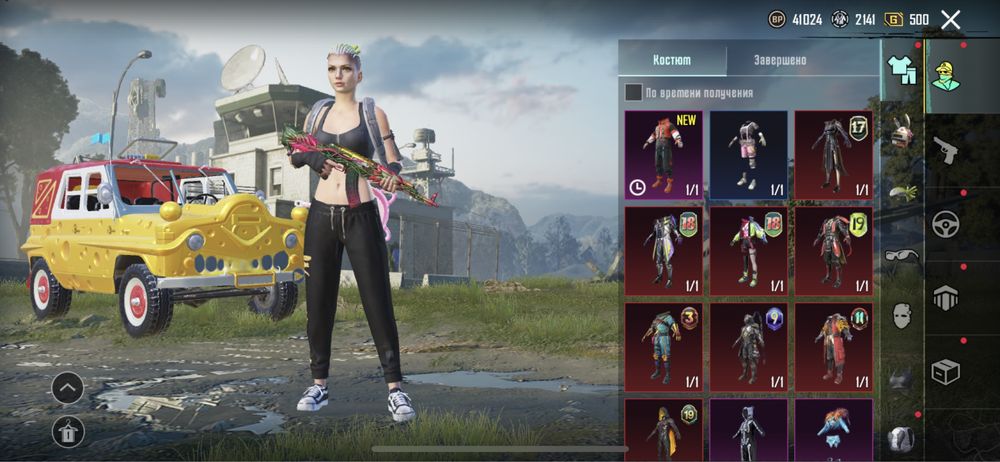Image resolution: width=1000 pixels, height=462 pixels.
Task: Click the up arrow circle button
Action: pos(67,387)
